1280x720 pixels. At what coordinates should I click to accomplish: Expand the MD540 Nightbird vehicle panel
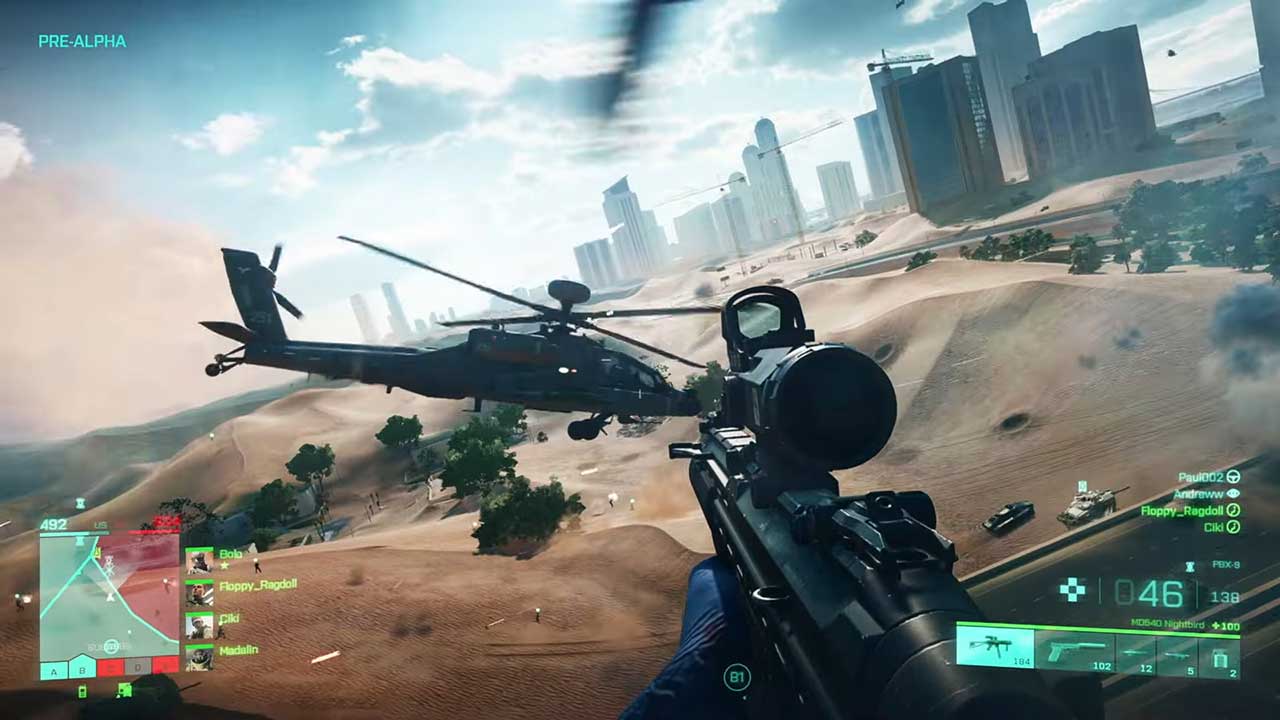click(1169, 622)
